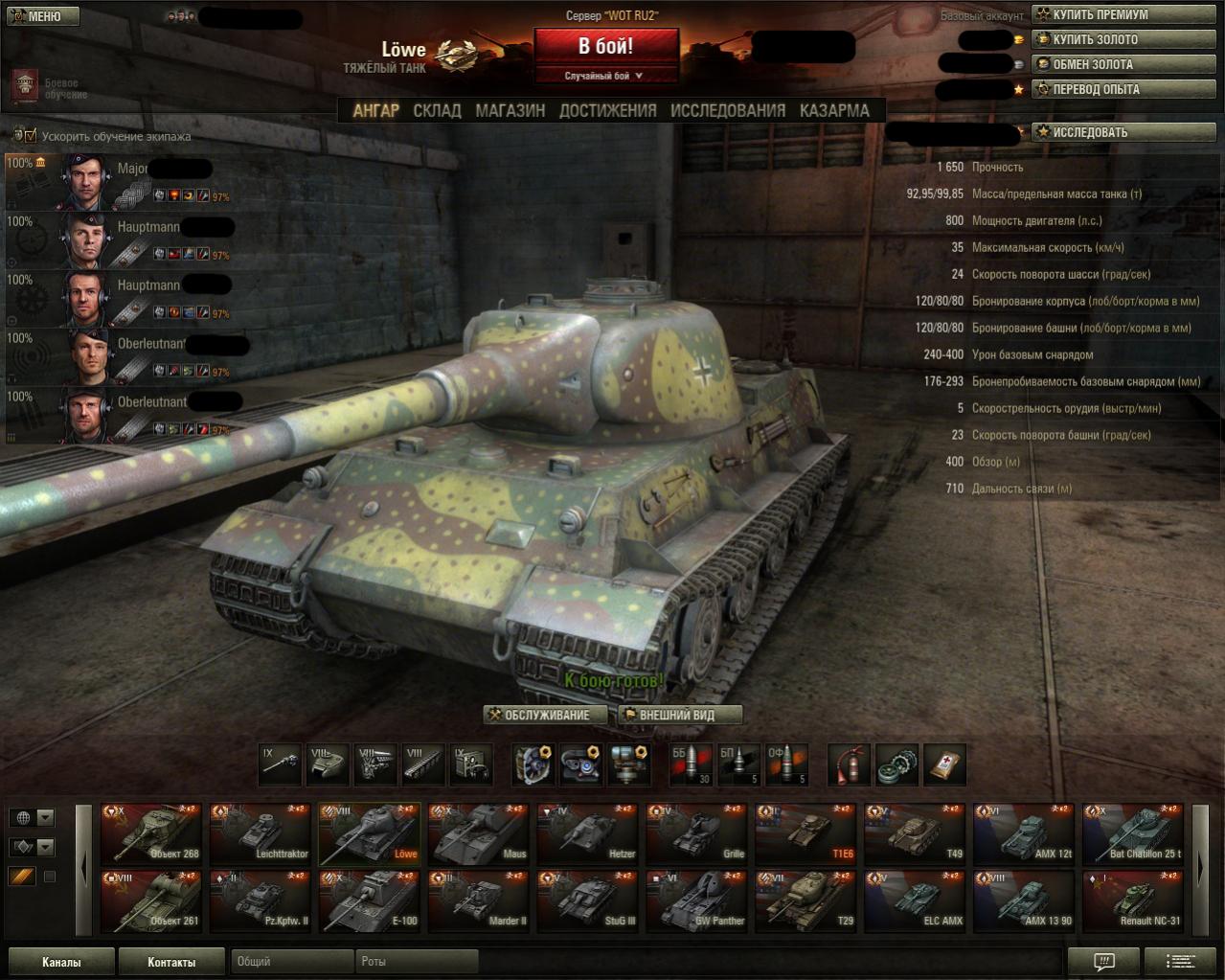Open the Каналы chat channels button
Screen dimensions: 1225x980
click(61, 962)
